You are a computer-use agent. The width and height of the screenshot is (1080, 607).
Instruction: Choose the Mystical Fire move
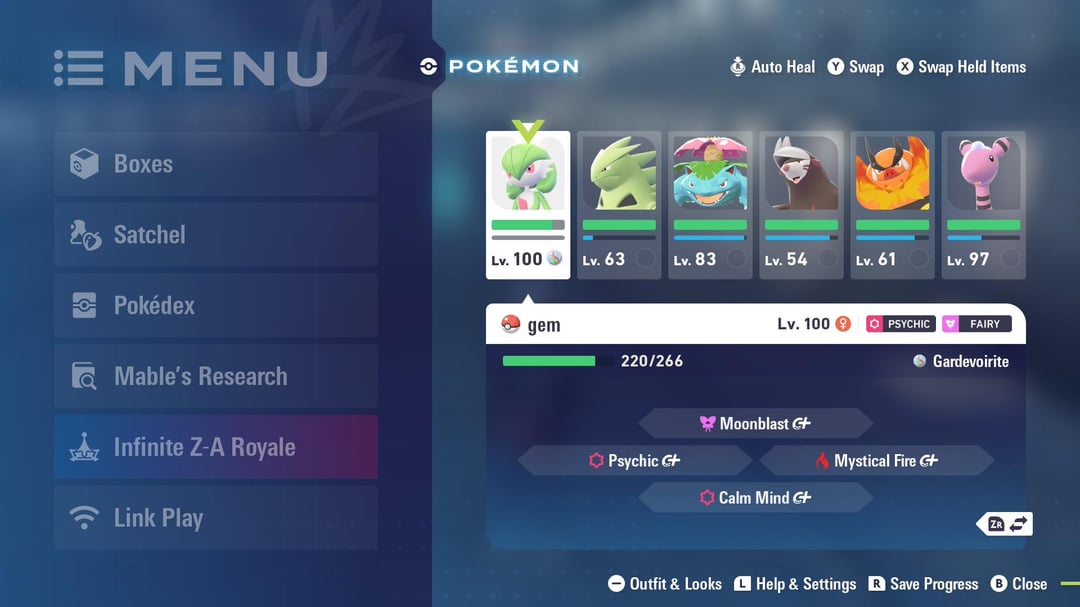point(876,461)
